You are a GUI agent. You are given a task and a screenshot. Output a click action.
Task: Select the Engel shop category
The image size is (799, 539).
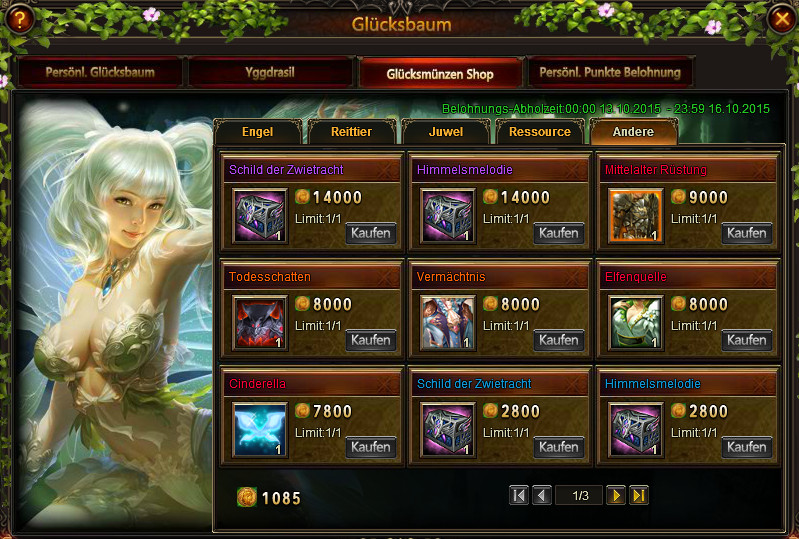click(257, 132)
